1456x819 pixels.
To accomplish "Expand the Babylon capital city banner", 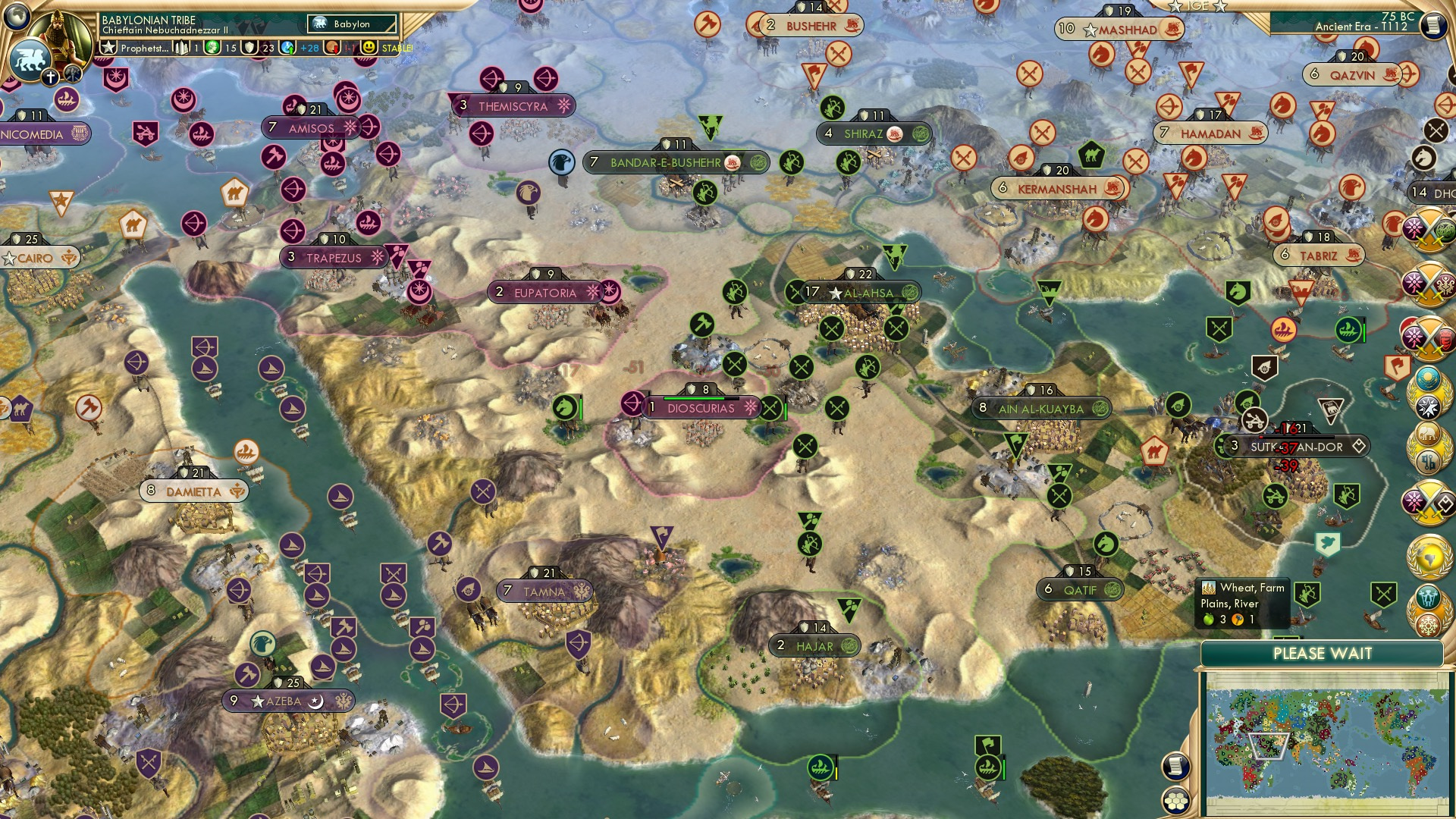I will click(x=350, y=24).
